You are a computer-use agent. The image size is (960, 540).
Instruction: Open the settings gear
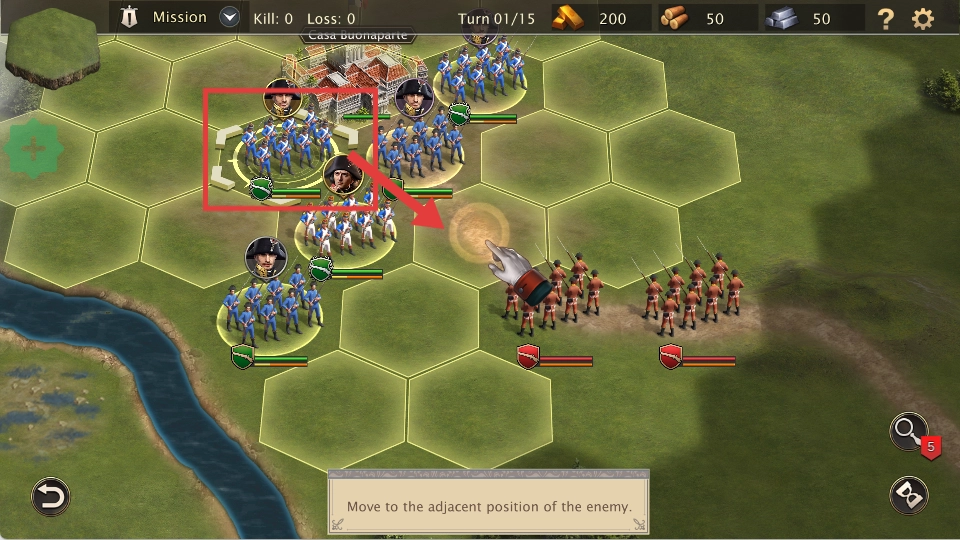coord(923,18)
